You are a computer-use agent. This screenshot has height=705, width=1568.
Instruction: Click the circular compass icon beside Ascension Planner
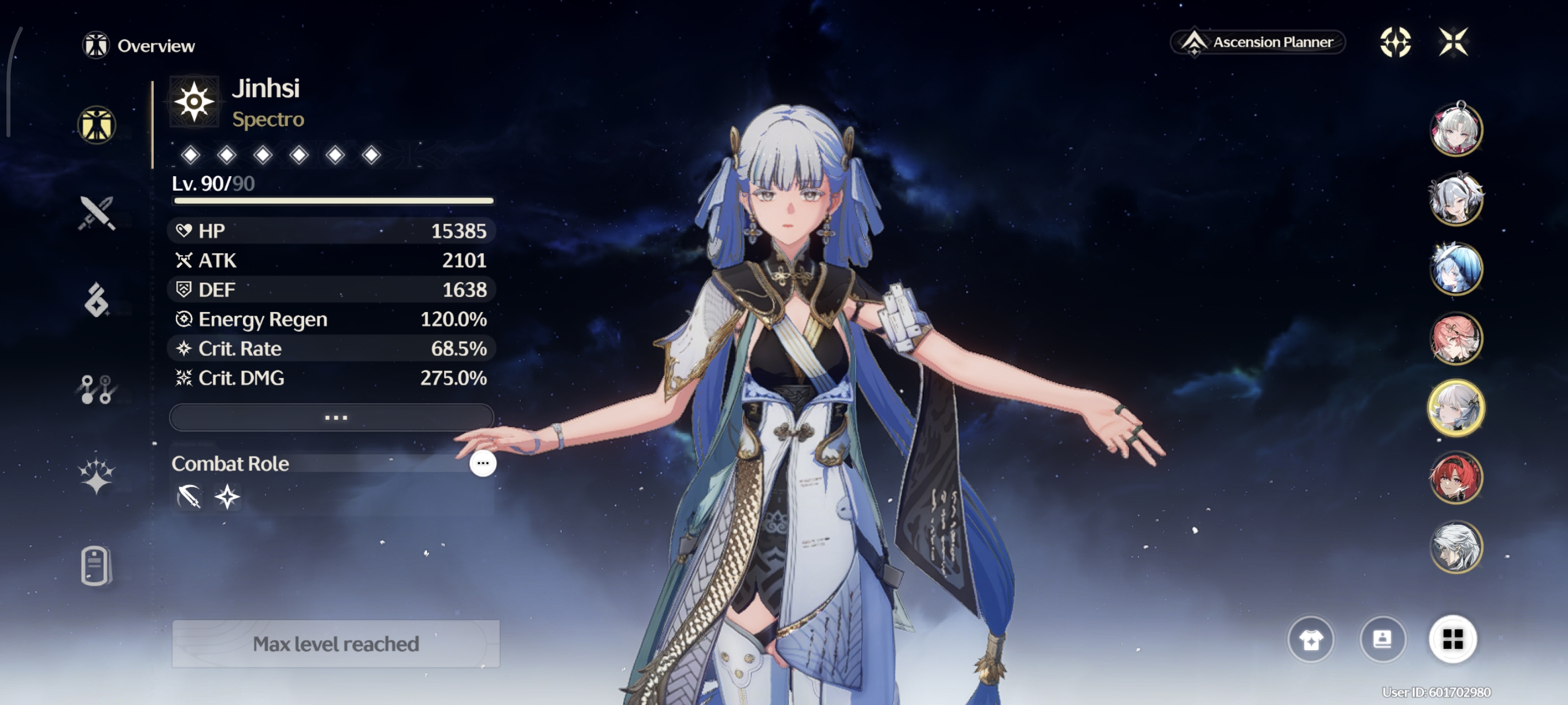1395,42
